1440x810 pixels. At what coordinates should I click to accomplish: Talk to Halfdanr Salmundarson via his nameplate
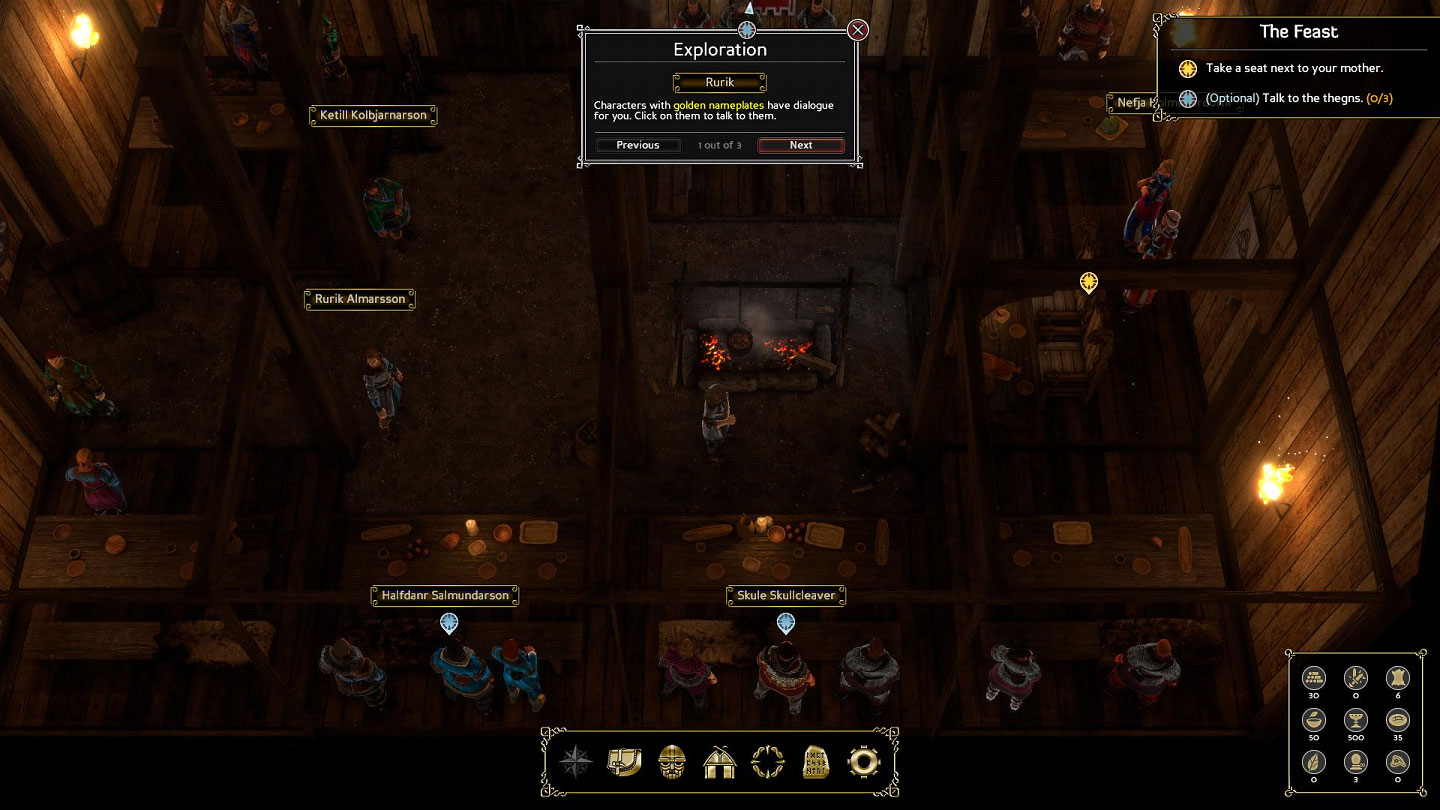pos(445,596)
